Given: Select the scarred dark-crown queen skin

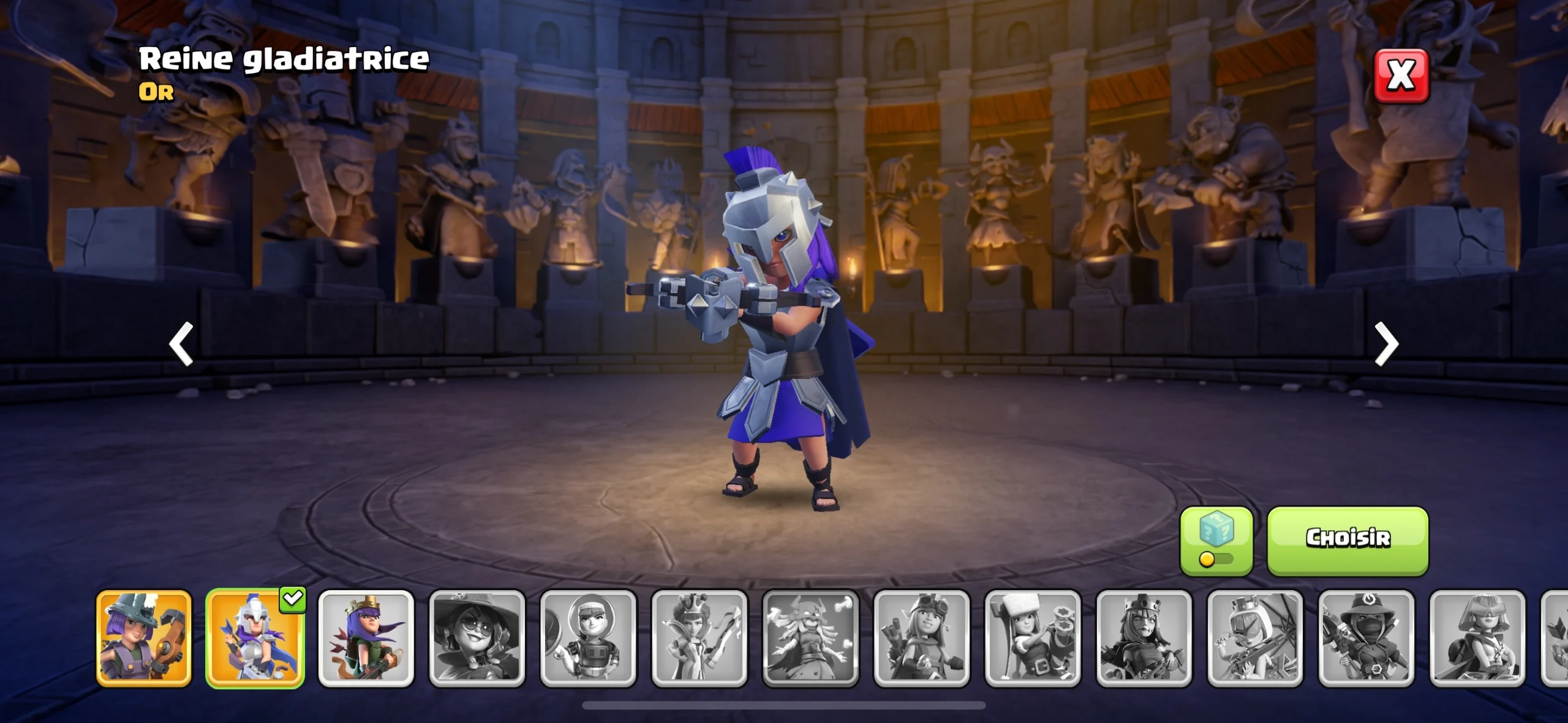Looking at the screenshot, I should click(1144, 638).
